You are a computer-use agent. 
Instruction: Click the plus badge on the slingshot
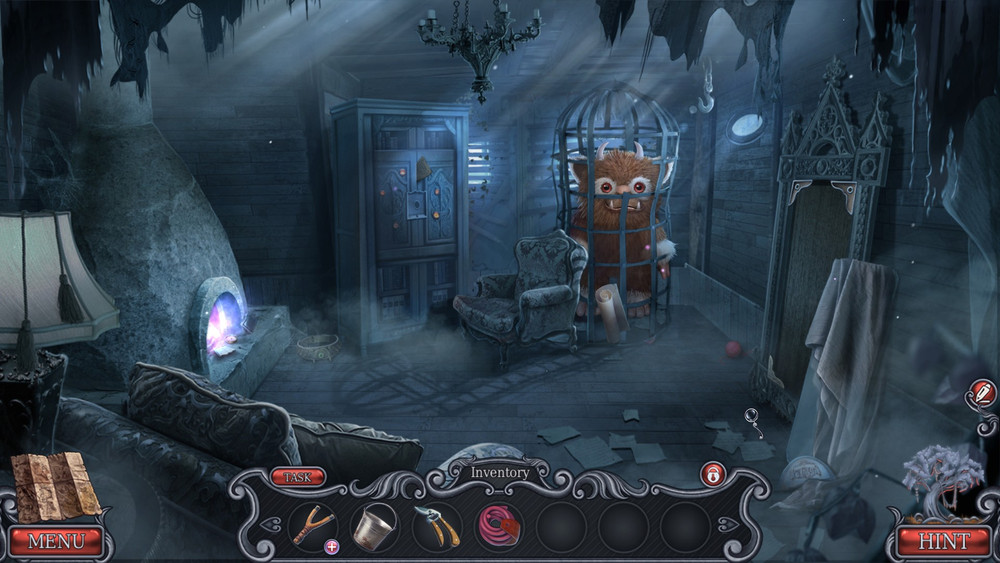331,546
